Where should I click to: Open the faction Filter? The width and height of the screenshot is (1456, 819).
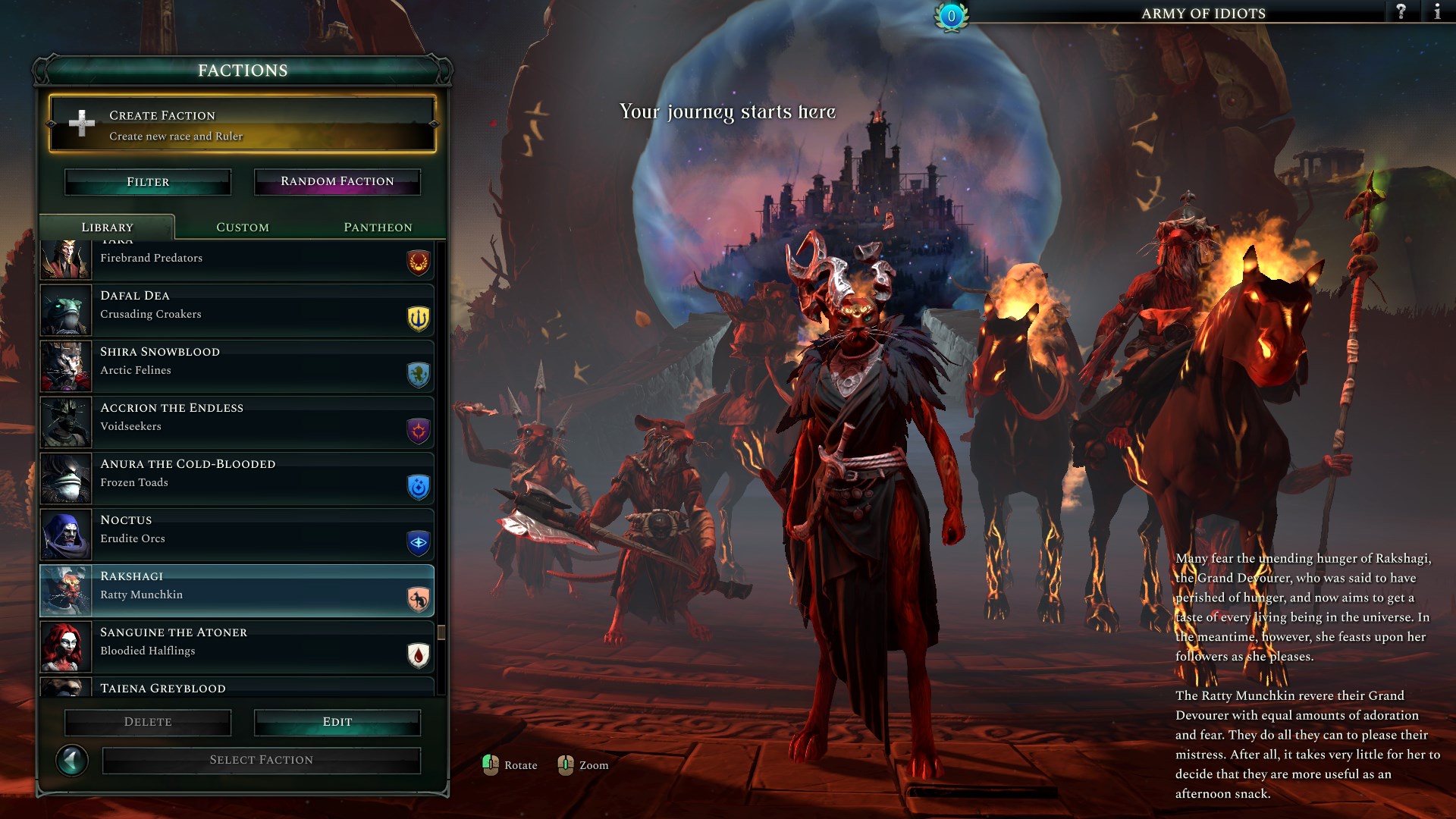(x=148, y=182)
